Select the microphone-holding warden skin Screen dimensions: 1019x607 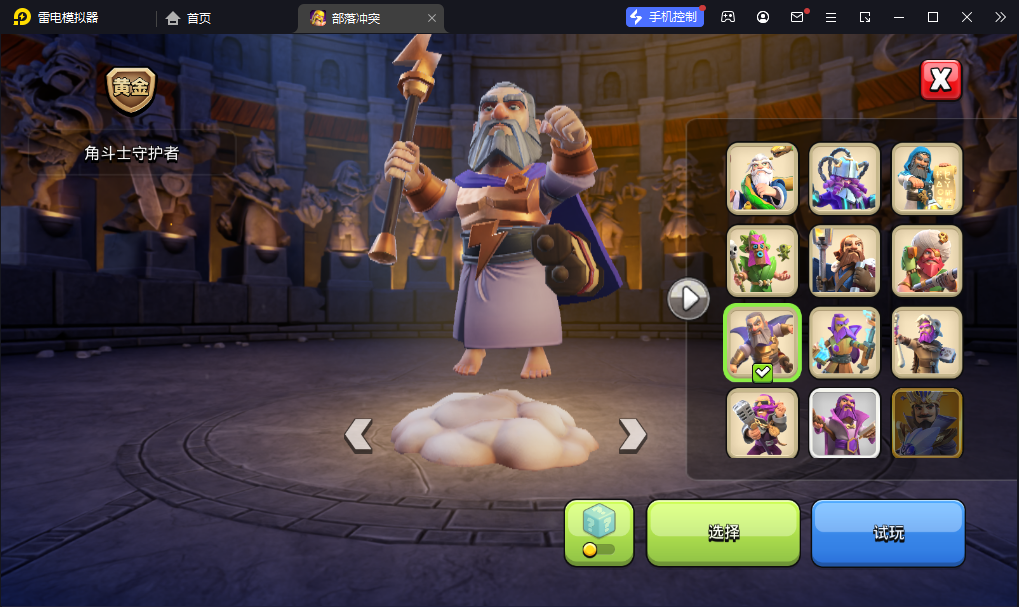pyautogui.click(x=762, y=423)
